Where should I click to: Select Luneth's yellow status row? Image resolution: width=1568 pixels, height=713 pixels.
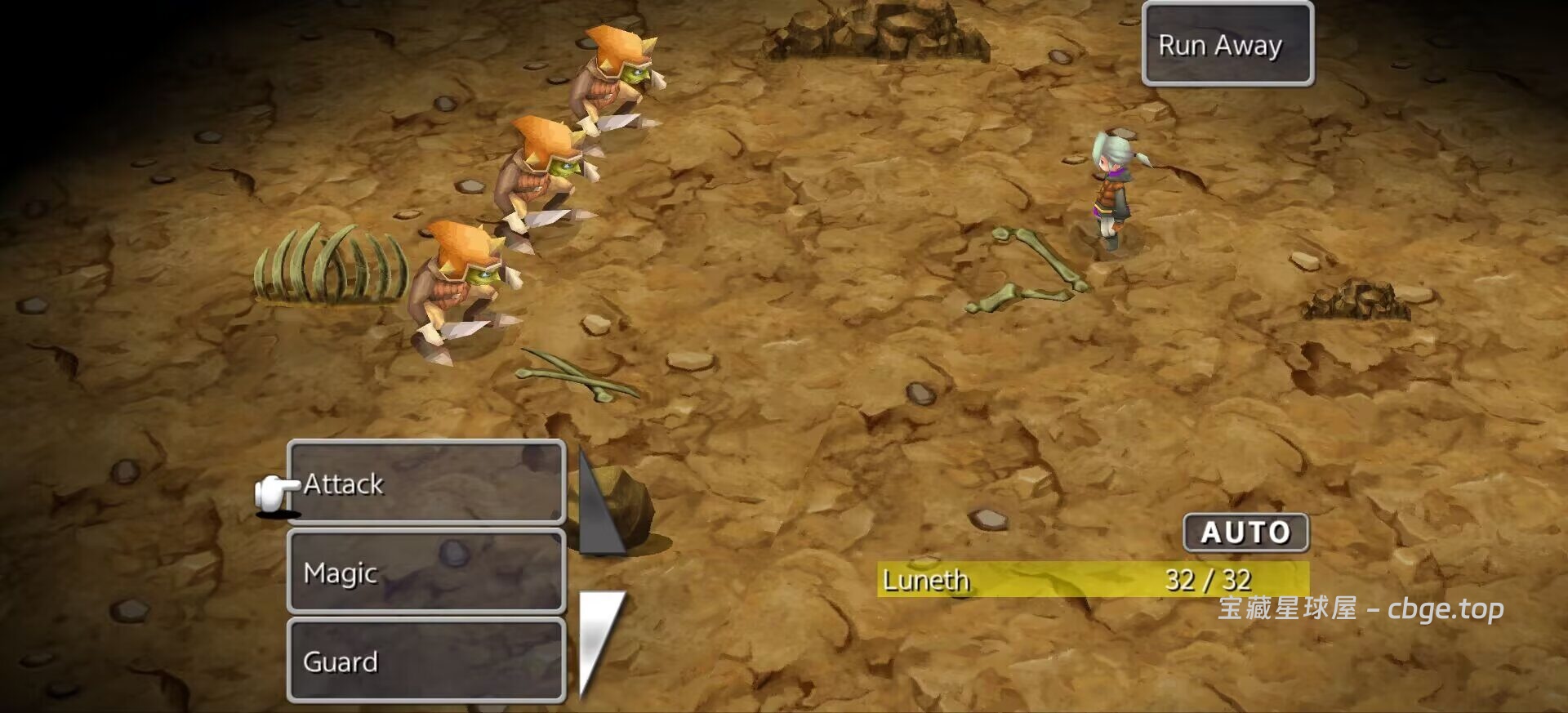coord(1092,580)
